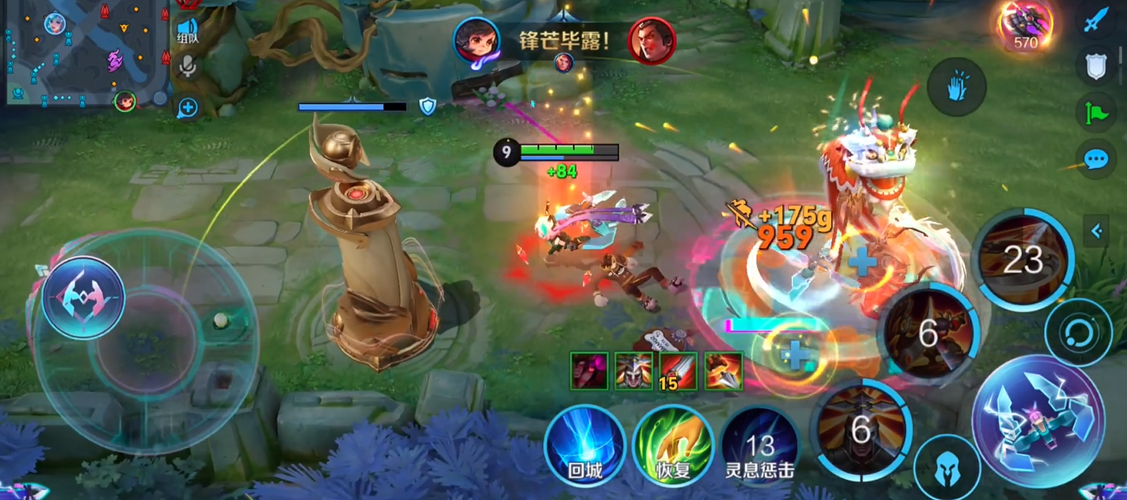Trigger the basic attack button
The image size is (1127, 500).
click(1038, 421)
